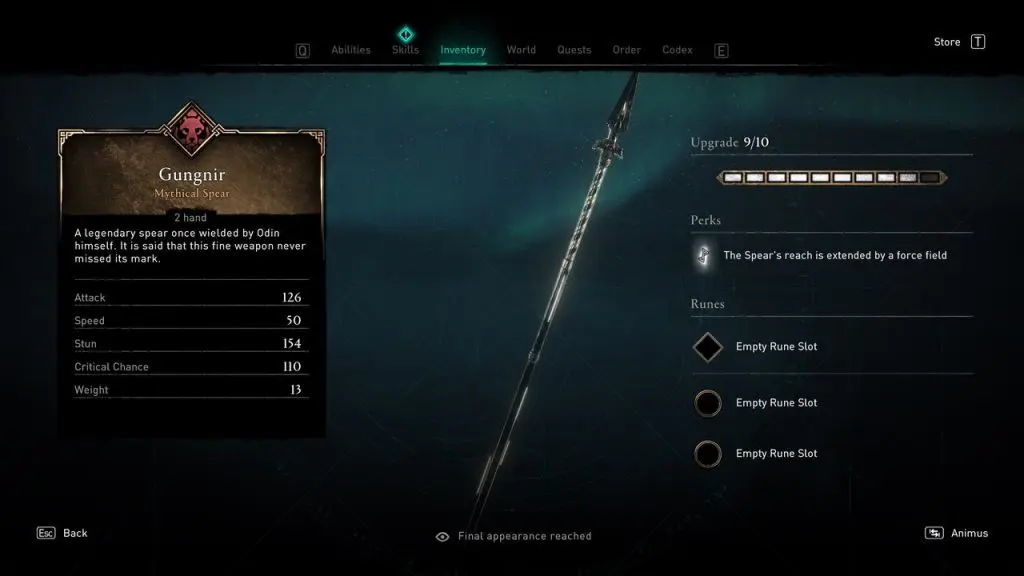Go Back to the previous screen
The image size is (1024, 576).
pos(63,533)
